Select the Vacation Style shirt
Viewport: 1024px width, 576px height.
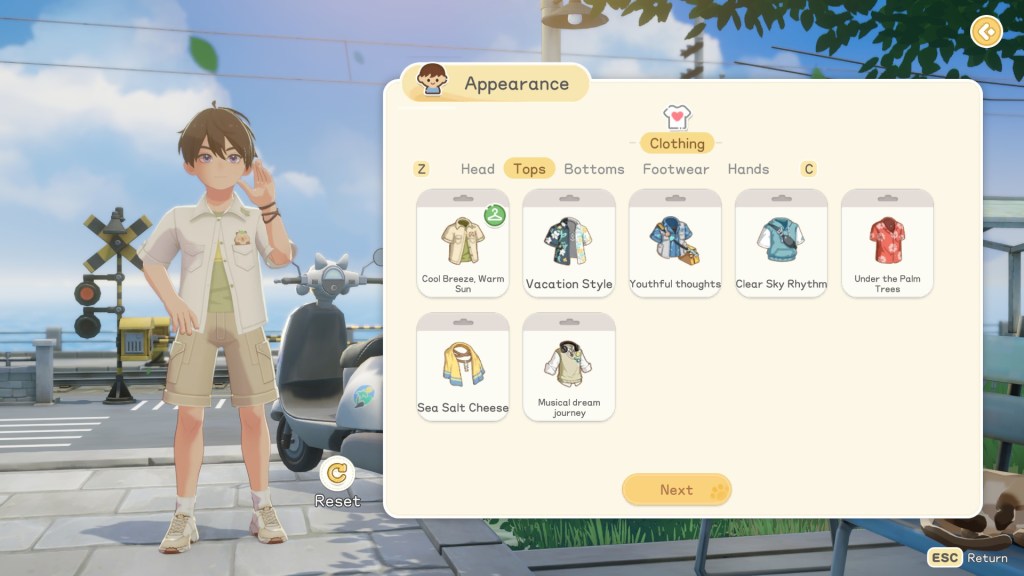click(x=569, y=243)
